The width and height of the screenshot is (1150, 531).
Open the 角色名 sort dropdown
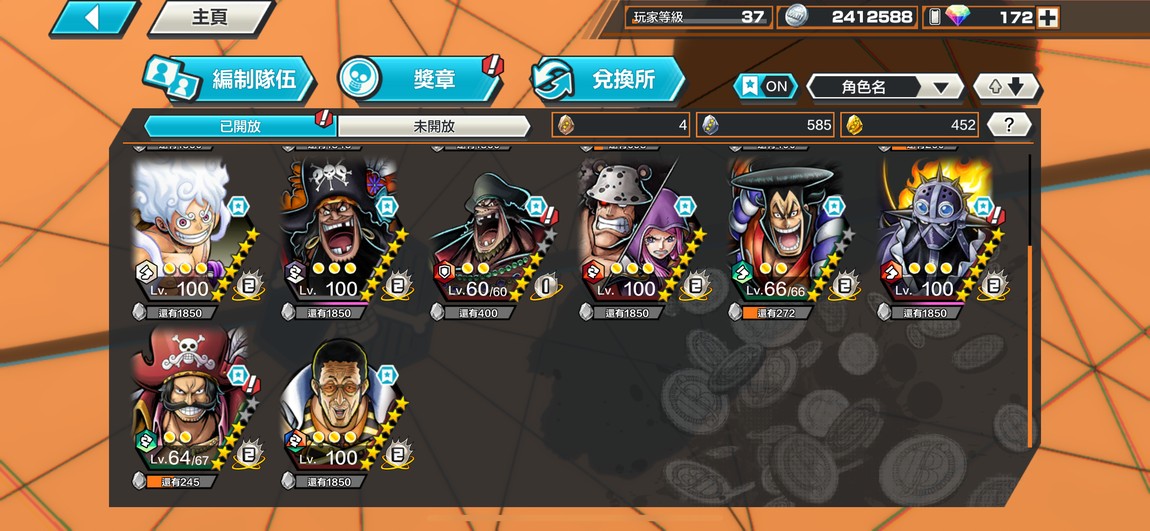884,87
